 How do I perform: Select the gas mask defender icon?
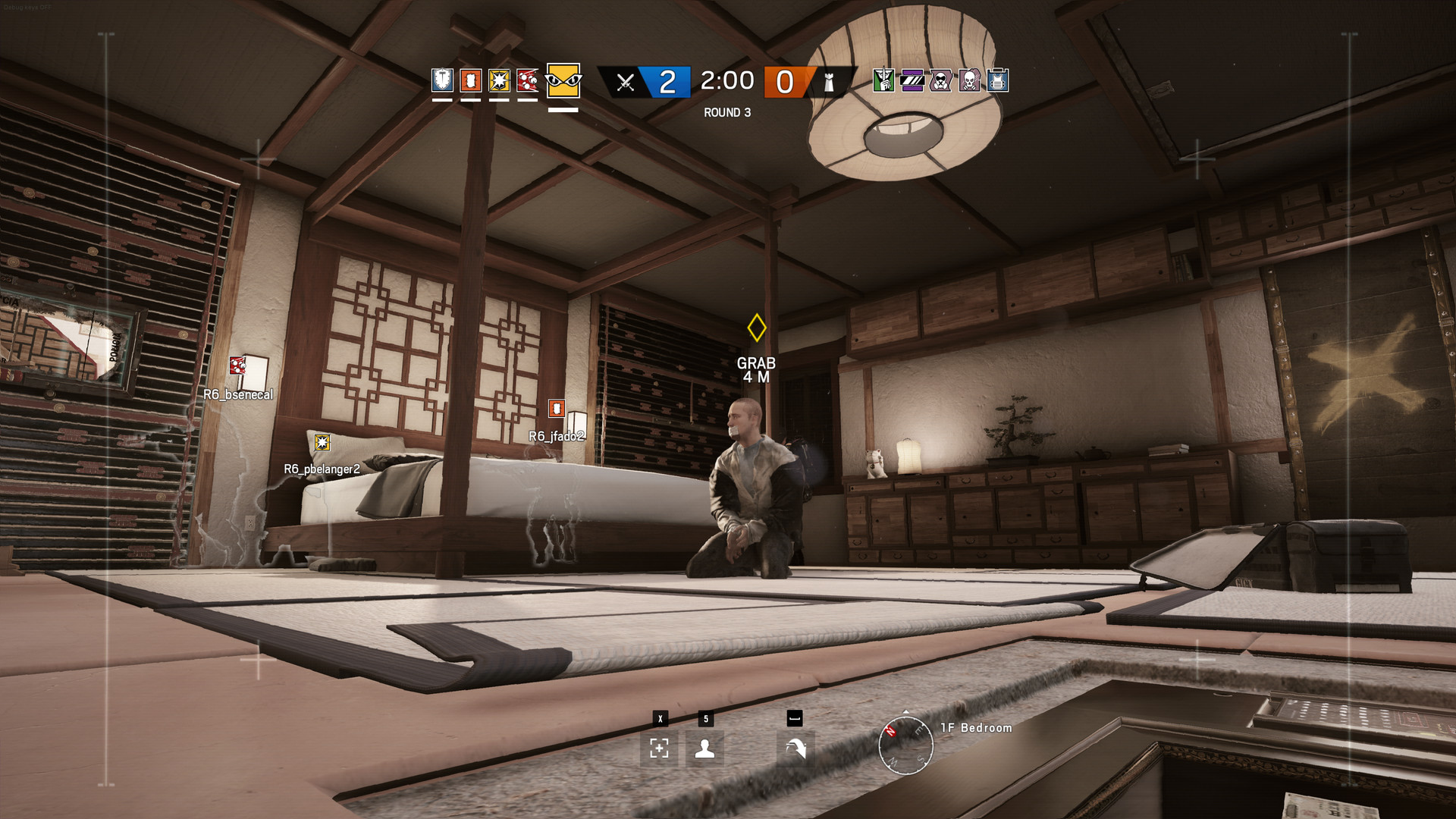click(940, 81)
